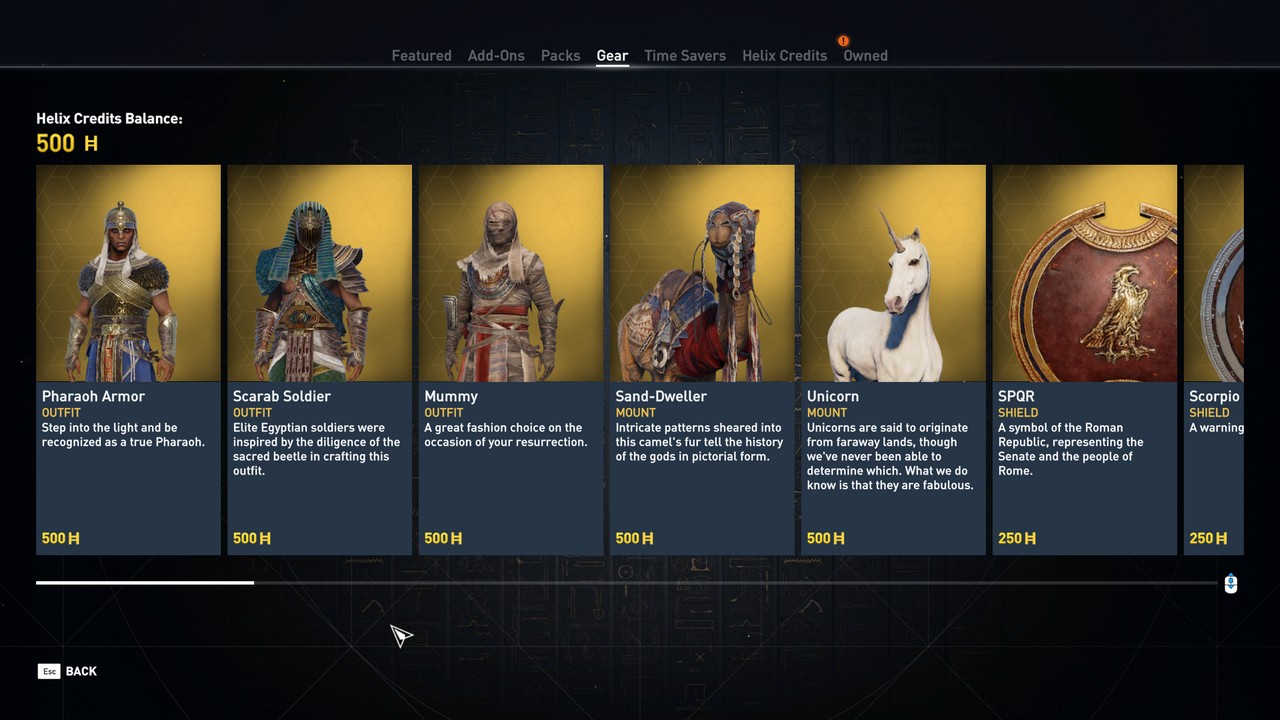Choose the Scarab Soldier outfit card

(x=320, y=359)
